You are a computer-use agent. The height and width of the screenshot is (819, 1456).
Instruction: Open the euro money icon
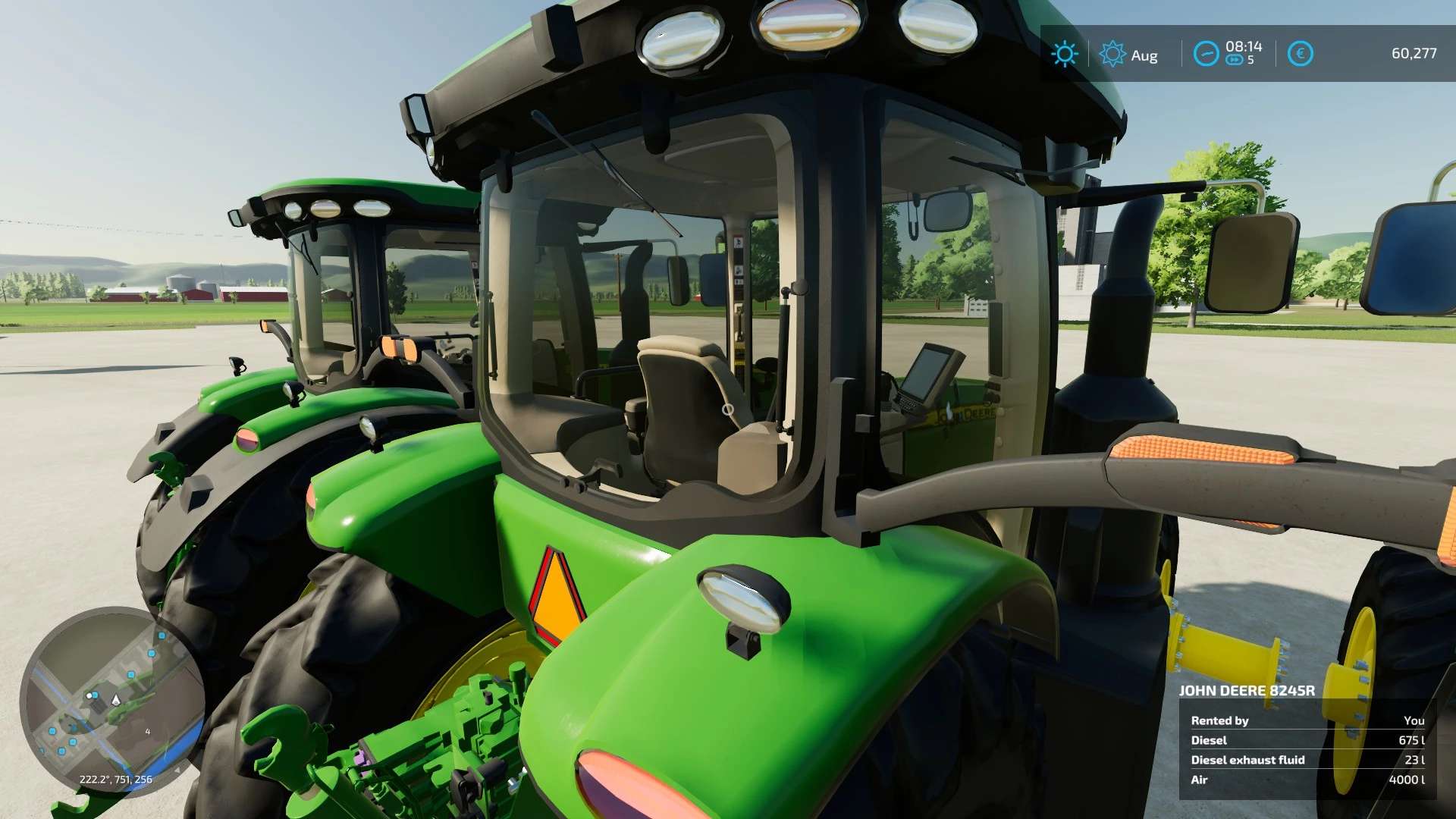1300,54
